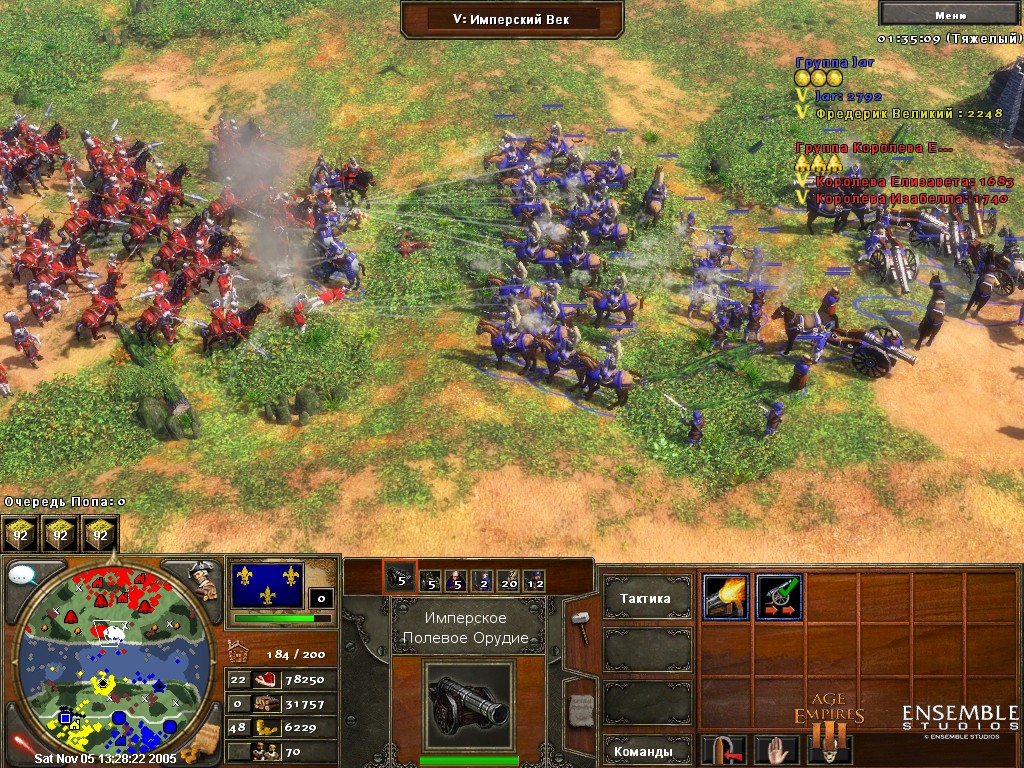
Task: Select the cannon with green checkmark command
Action: click(x=779, y=597)
